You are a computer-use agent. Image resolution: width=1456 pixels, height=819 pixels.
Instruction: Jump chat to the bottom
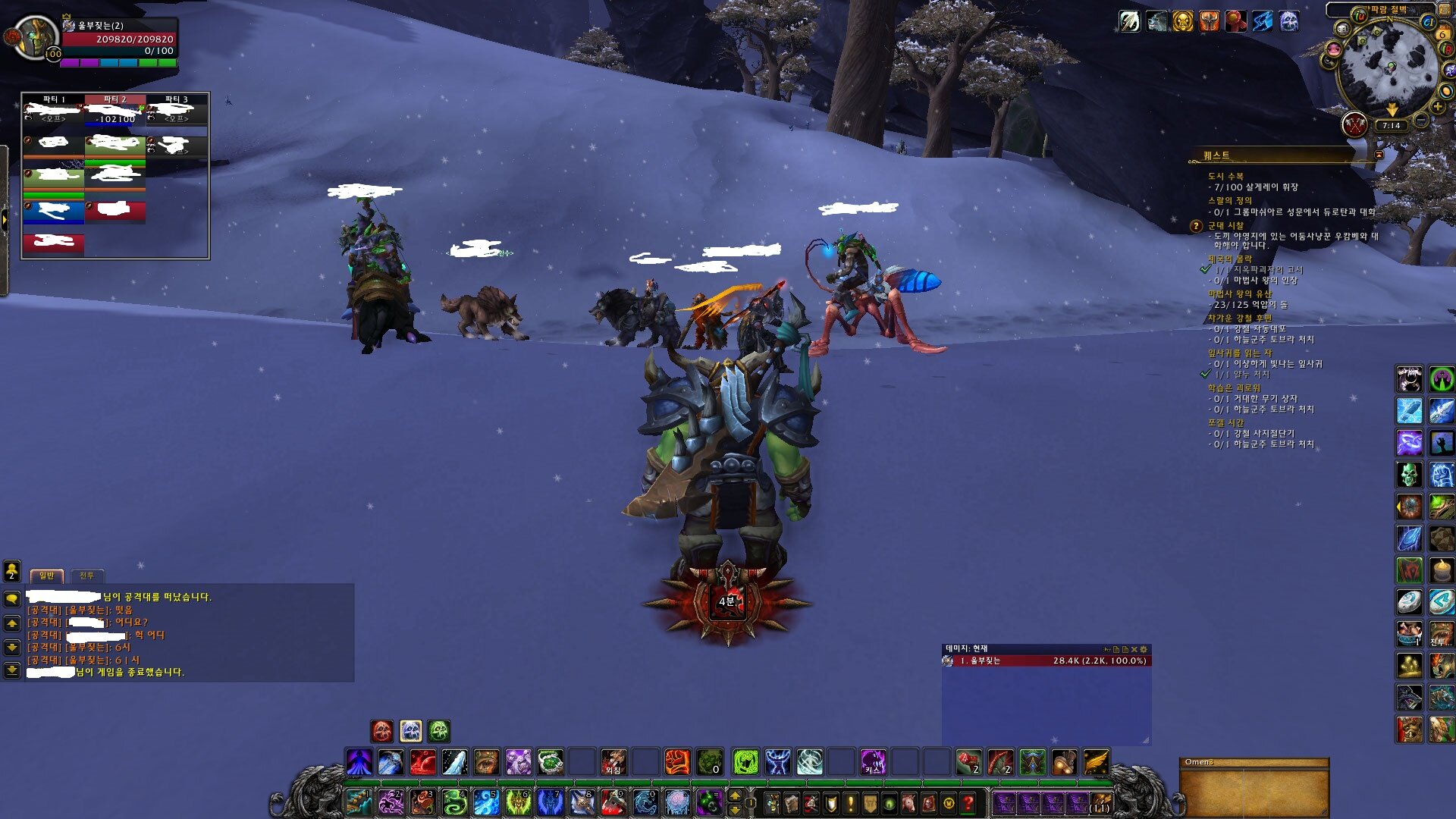12,670
